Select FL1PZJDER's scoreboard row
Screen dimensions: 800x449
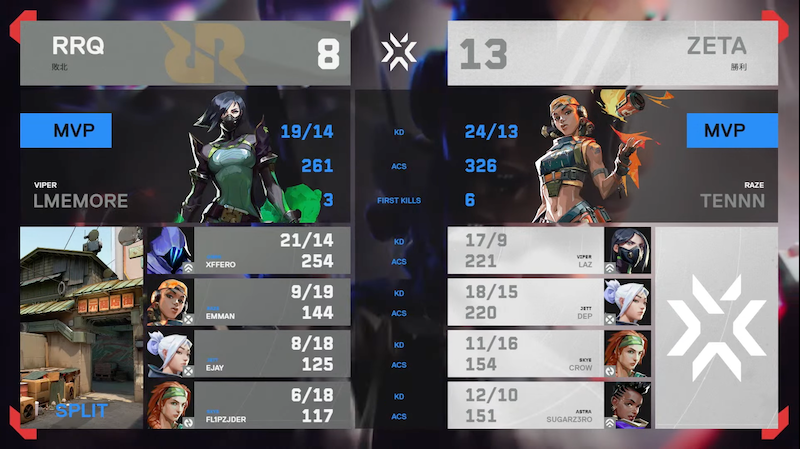tap(248, 404)
